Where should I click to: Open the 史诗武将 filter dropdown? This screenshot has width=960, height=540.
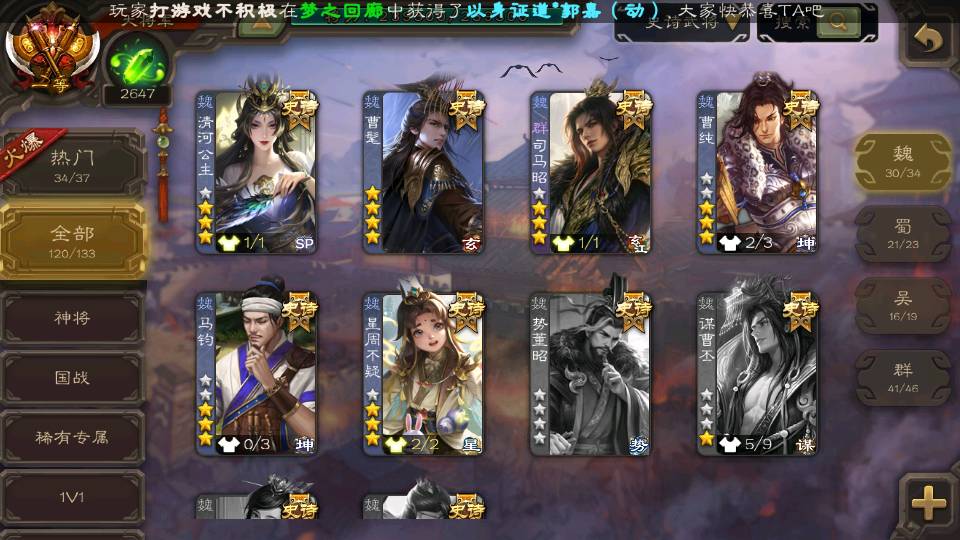[x=681, y=22]
